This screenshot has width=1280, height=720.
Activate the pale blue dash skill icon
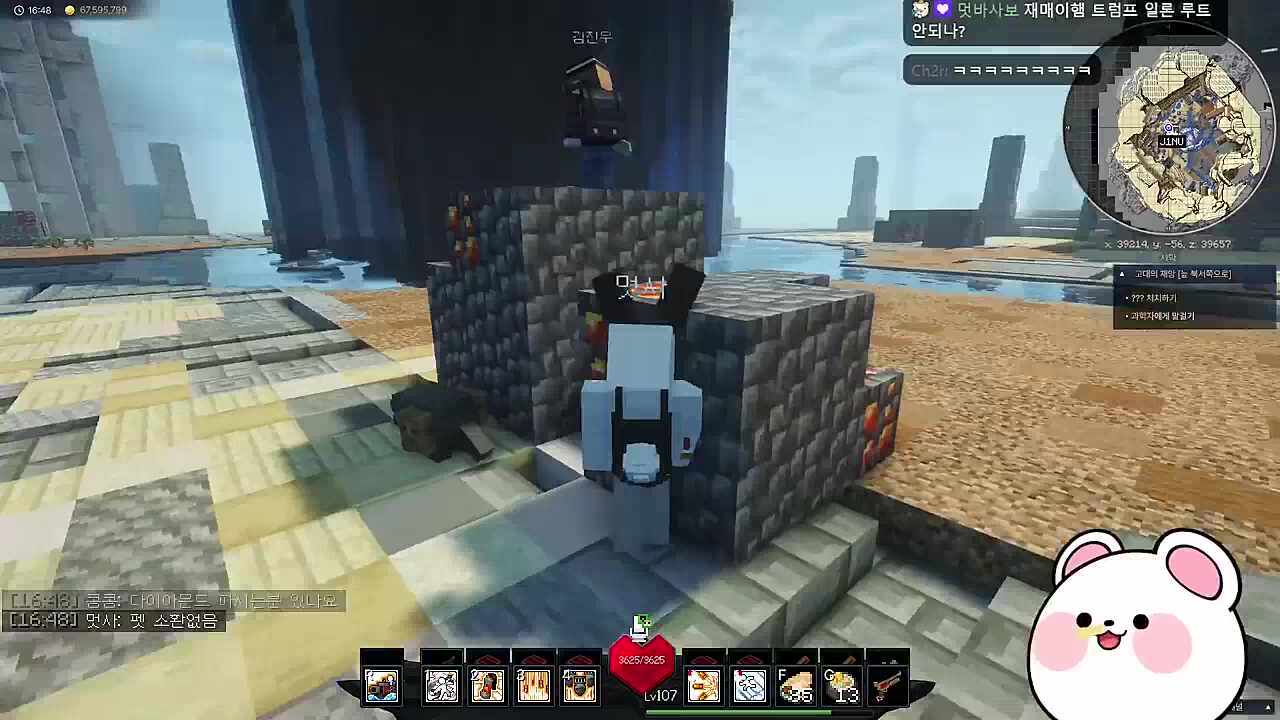749,685
